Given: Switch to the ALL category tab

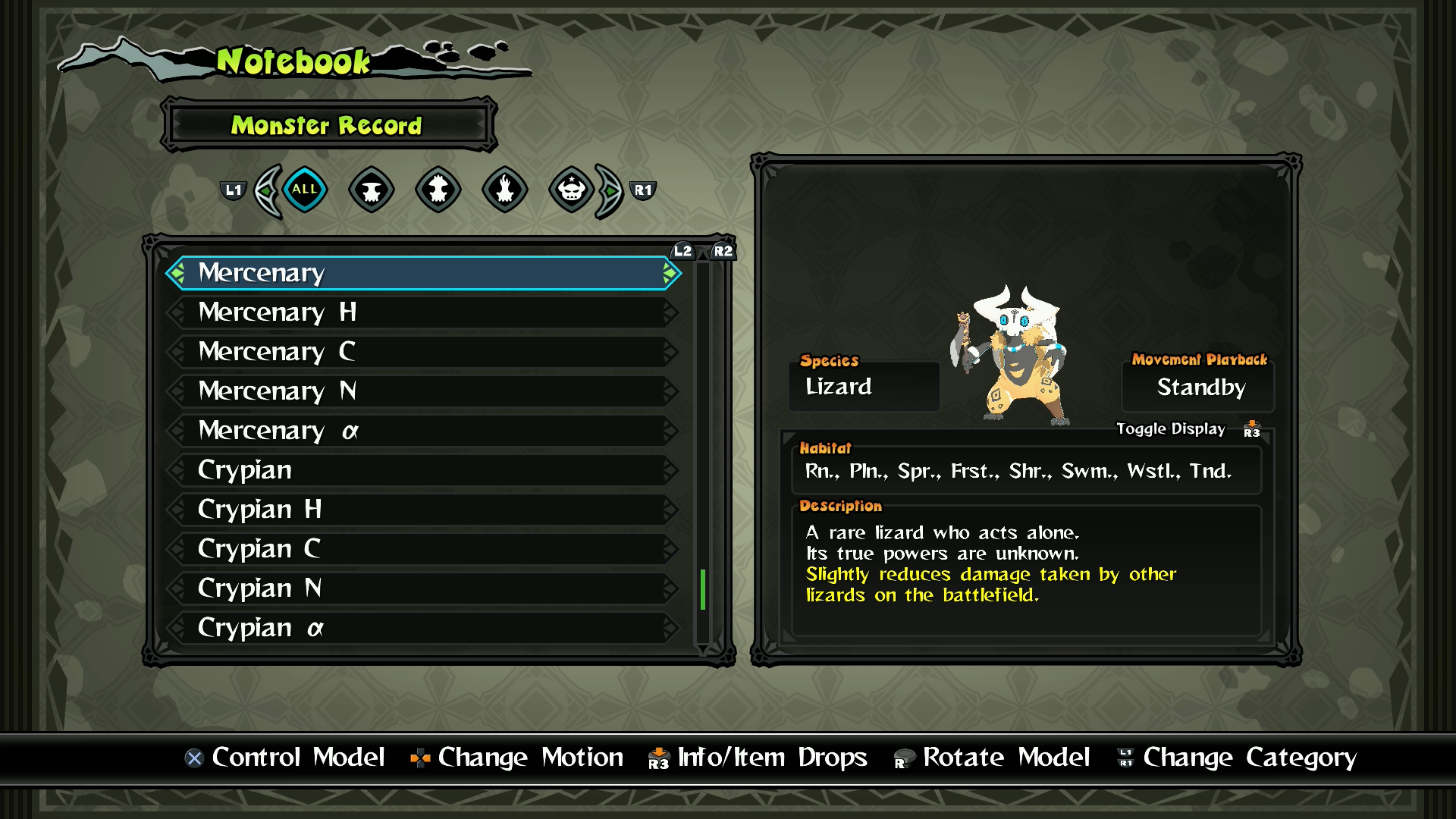Looking at the screenshot, I should click(305, 190).
